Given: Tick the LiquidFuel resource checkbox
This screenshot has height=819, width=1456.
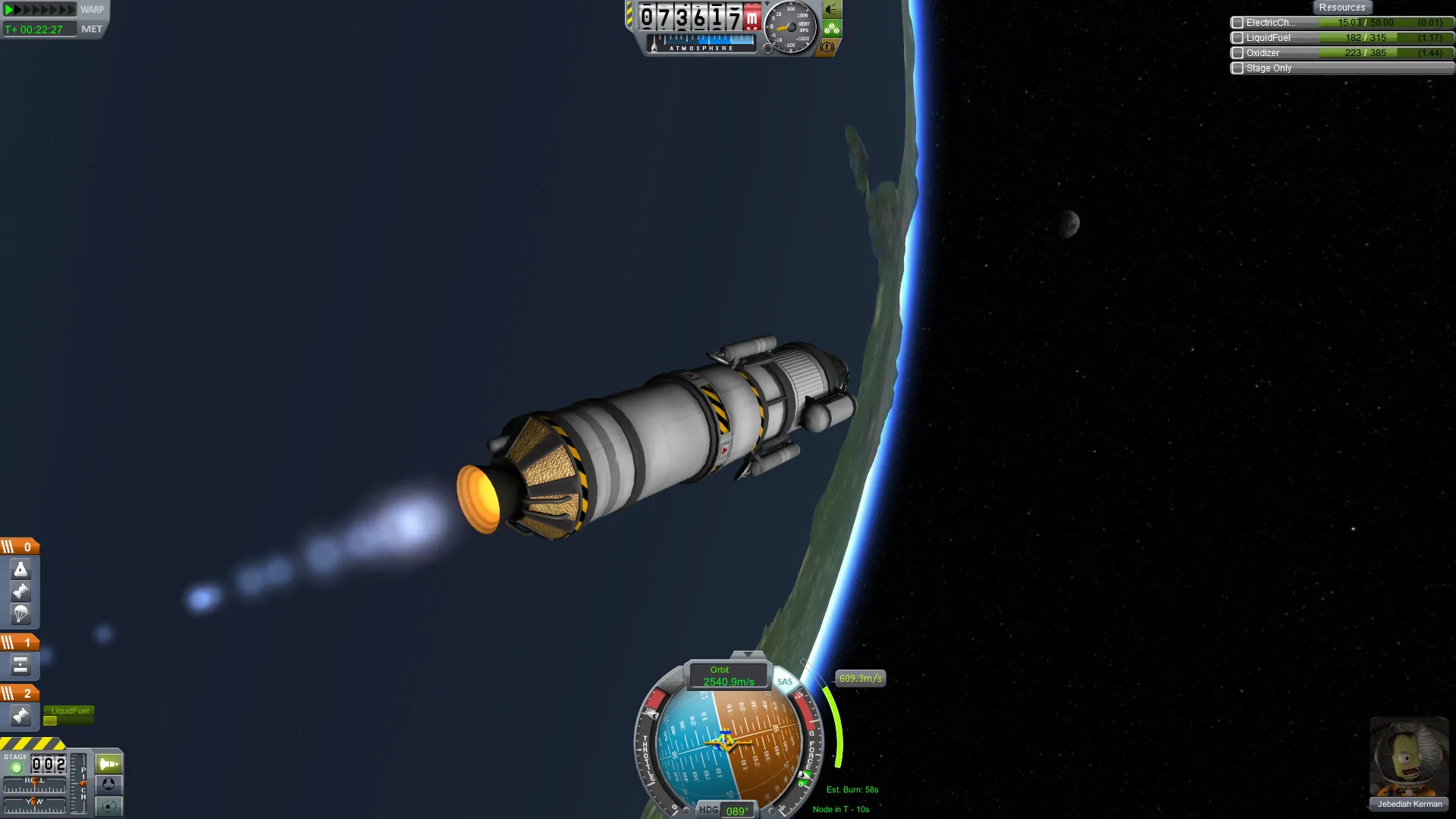Looking at the screenshot, I should coord(1238,38).
